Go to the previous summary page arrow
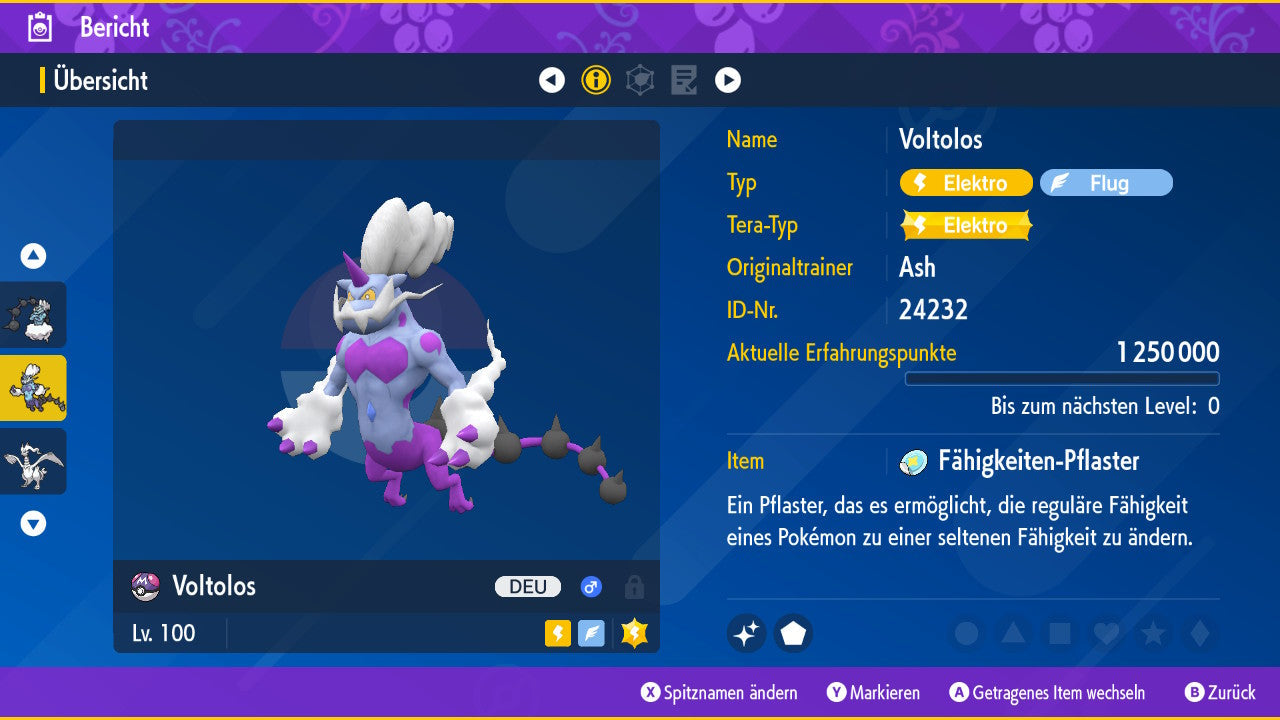The height and width of the screenshot is (720, 1280). tap(552, 80)
